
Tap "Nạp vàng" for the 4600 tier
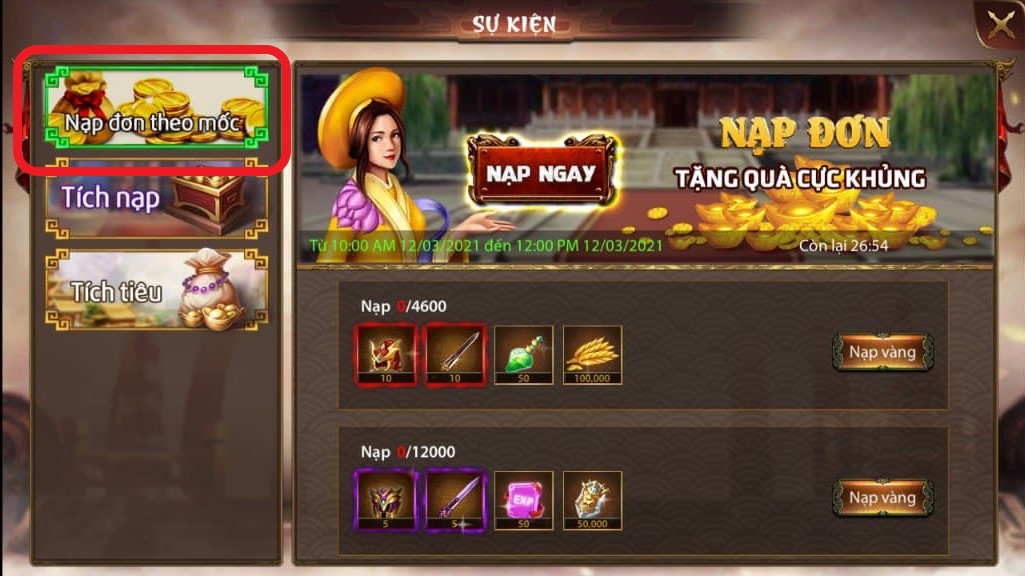(x=882, y=352)
